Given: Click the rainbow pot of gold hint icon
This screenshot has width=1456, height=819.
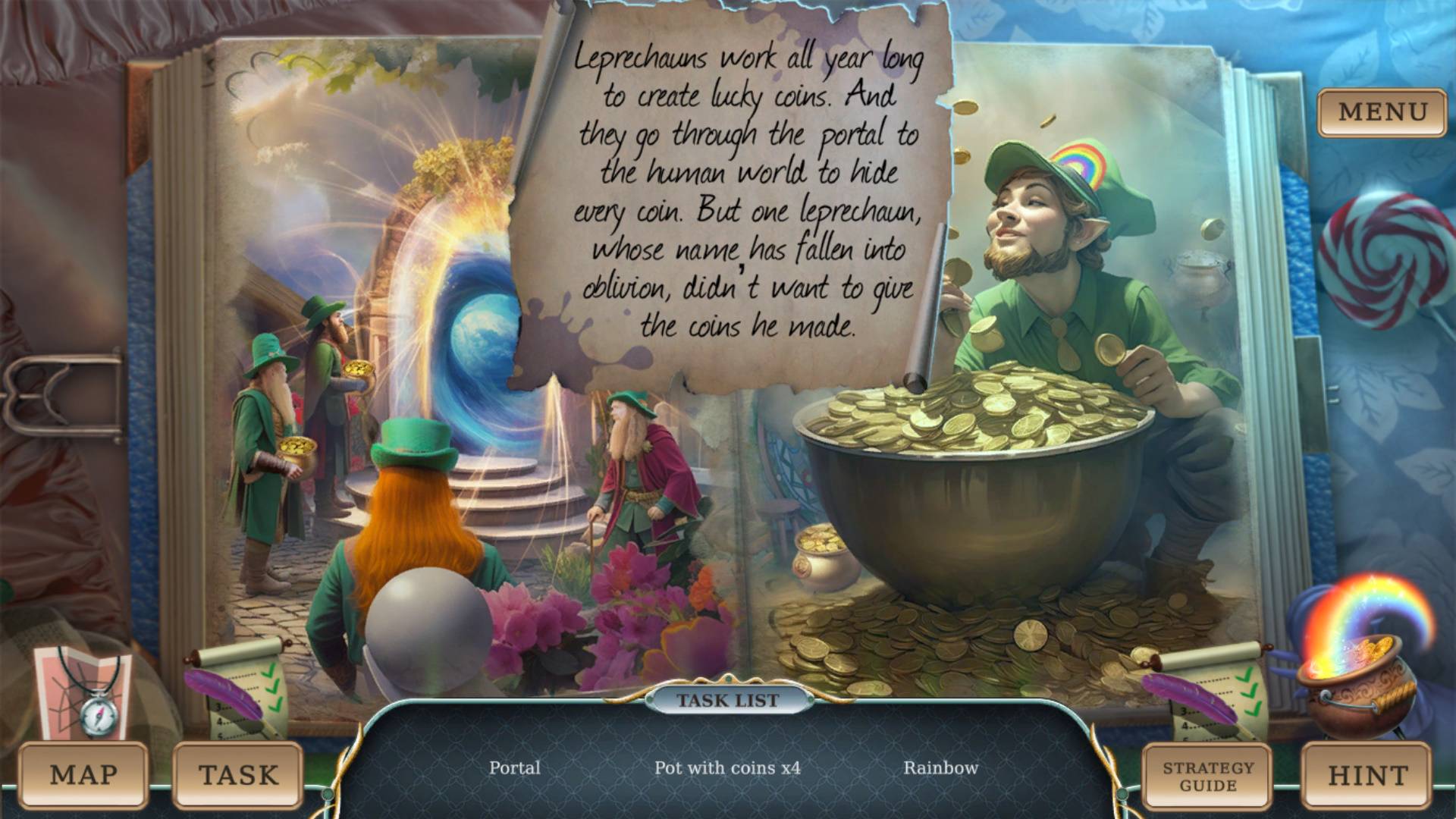Looking at the screenshot, I should point(1357,660).
